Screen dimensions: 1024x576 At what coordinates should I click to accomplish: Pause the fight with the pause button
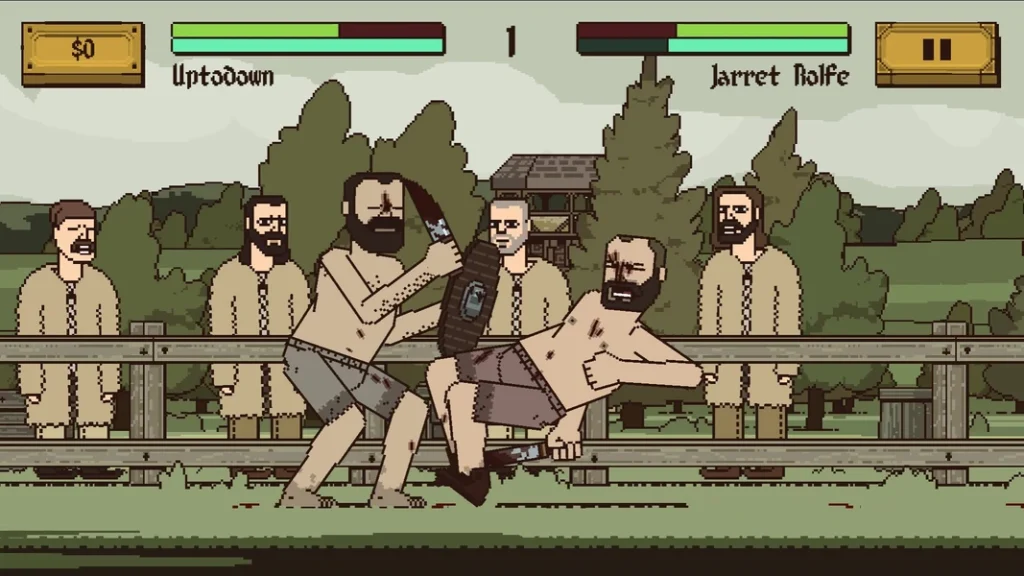936,51
